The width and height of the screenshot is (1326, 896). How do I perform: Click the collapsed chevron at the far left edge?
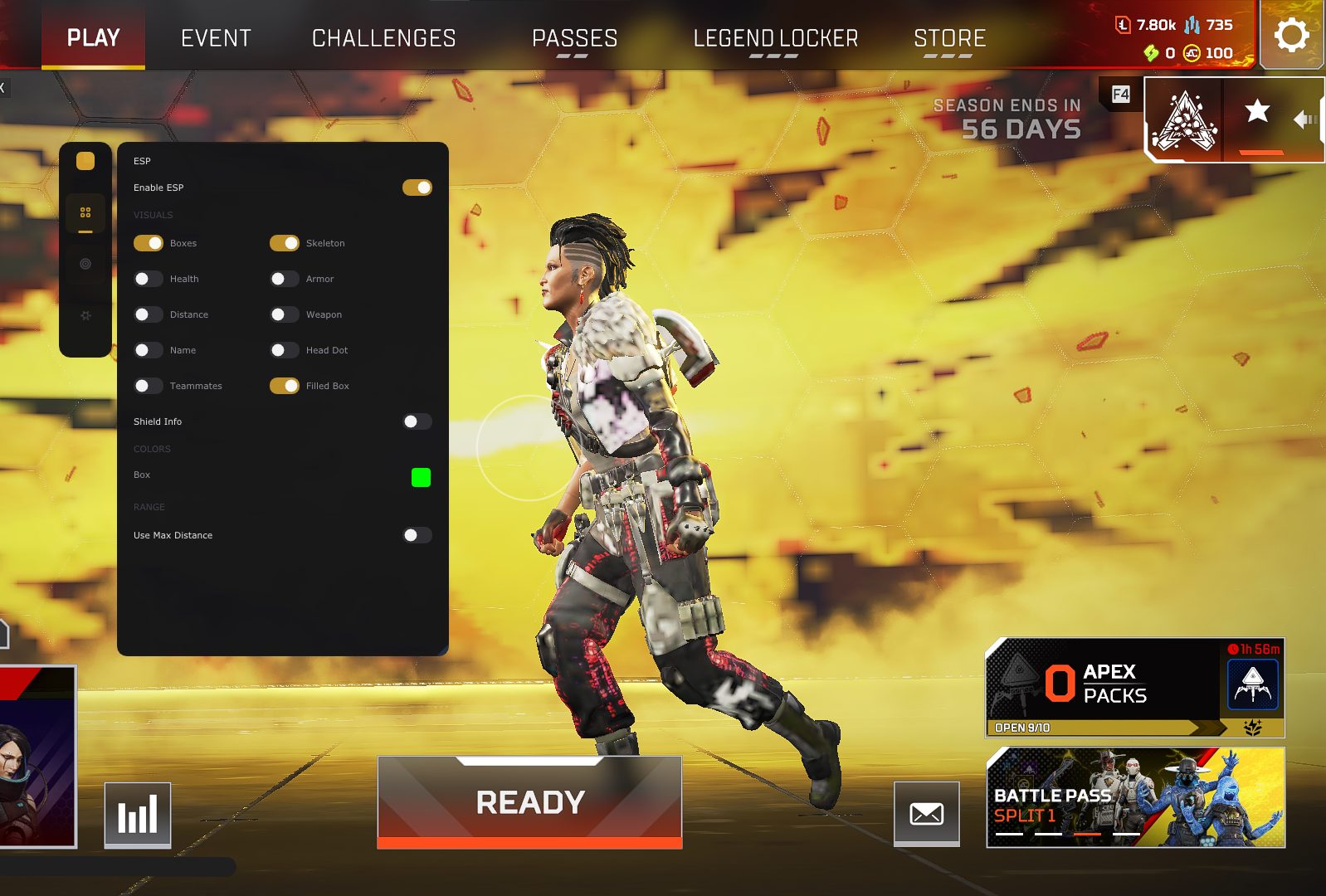point(5,88)
